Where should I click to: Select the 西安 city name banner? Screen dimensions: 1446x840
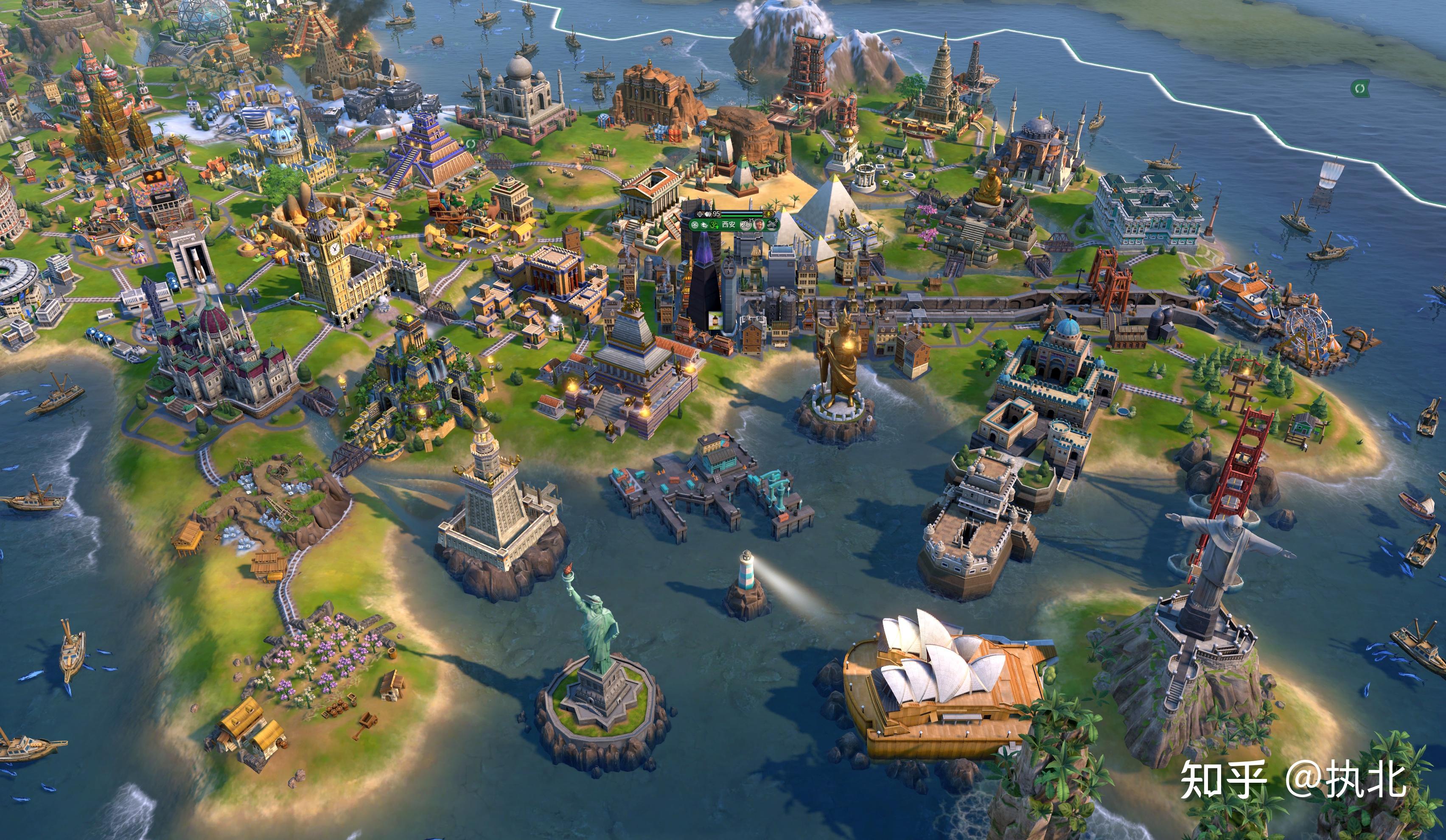click(728, 224)
